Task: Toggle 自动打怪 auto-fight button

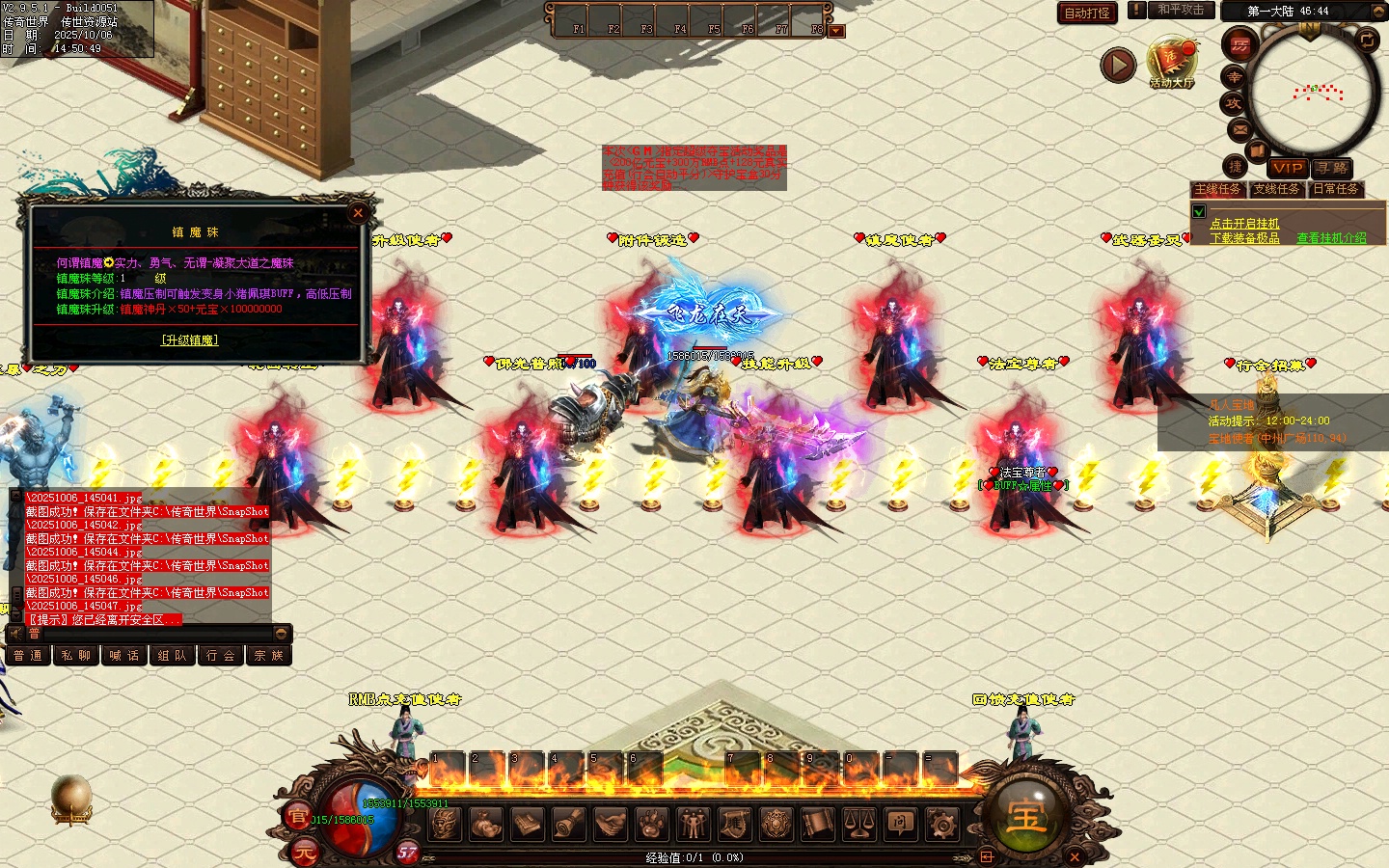Action: click(1087, 13)
